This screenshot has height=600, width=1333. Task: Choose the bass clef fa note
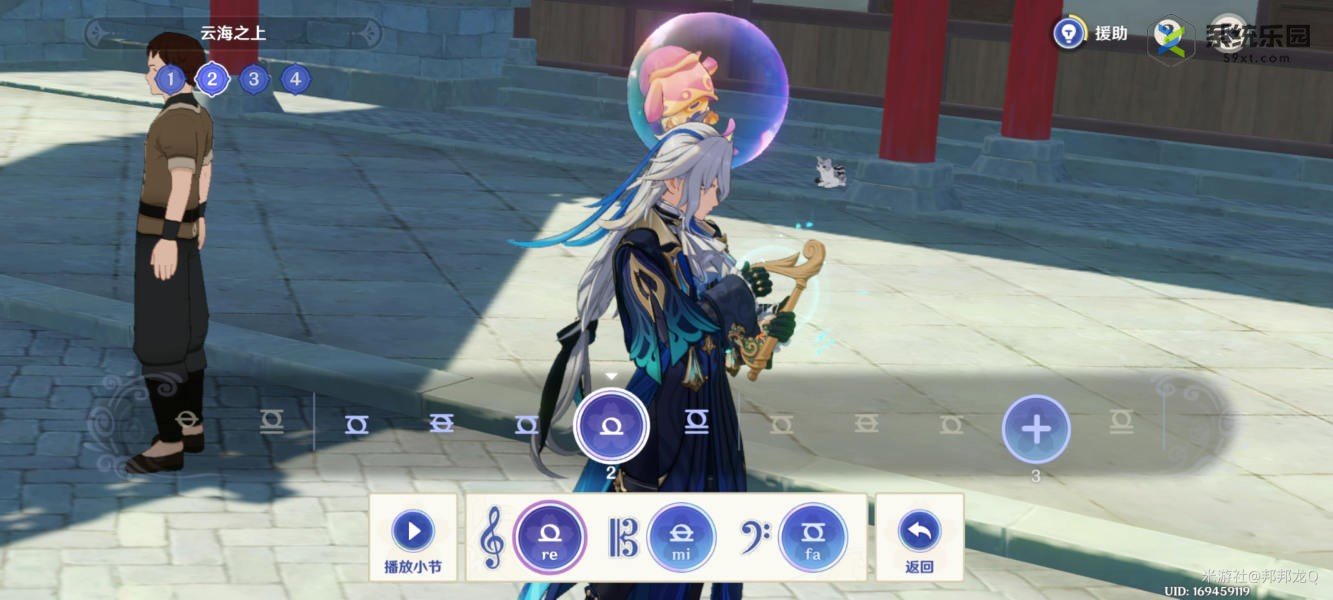point(813,537)
